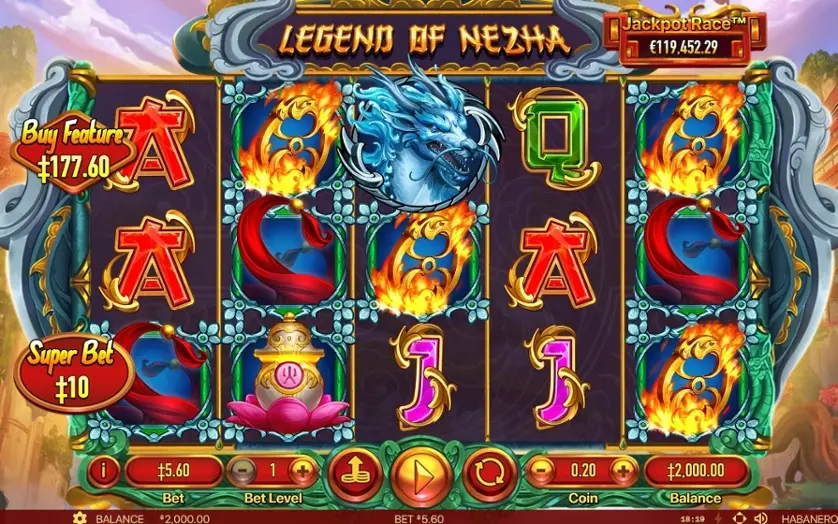Increase the bet level
The image size is (838, 524).
(301, 471)
